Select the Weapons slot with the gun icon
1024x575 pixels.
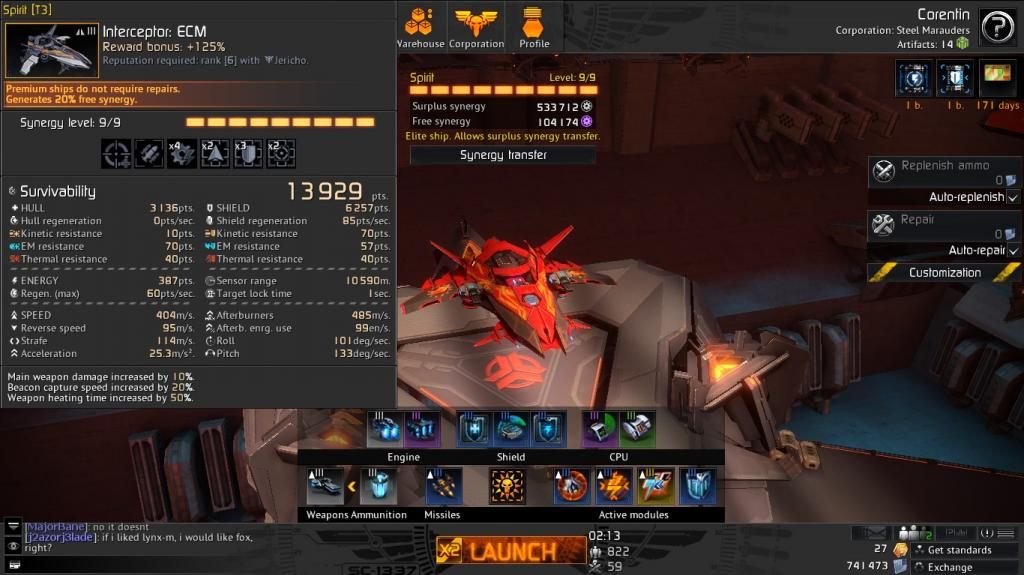click(x=325, y=487)
